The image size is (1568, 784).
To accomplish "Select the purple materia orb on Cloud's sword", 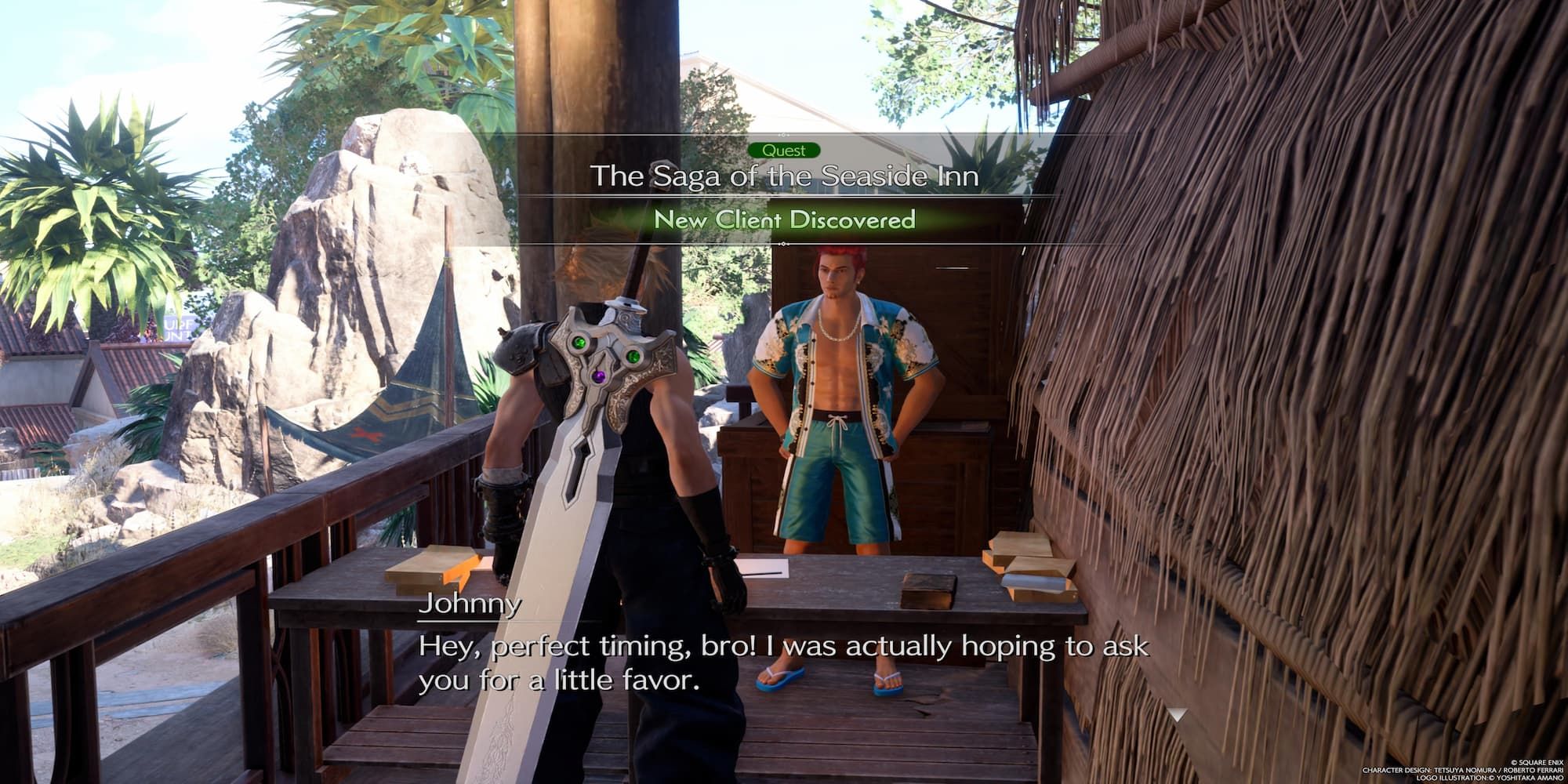I will pos(599,376).
